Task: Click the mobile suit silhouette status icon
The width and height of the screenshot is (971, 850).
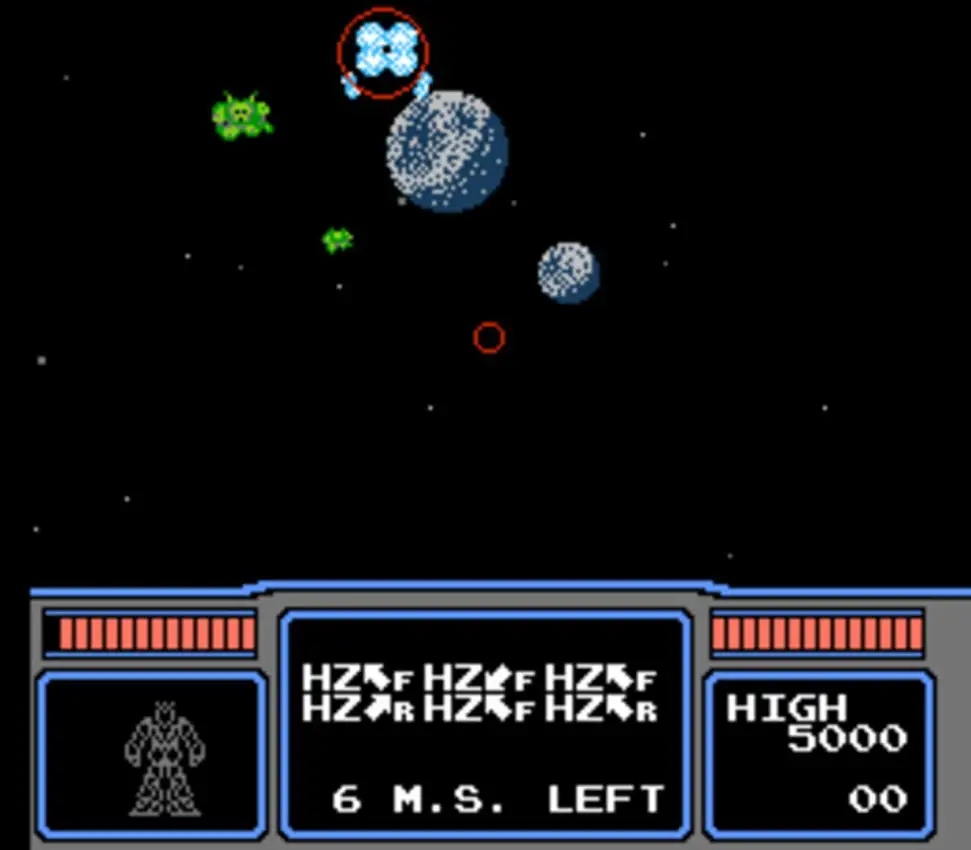Action: (163, 757)
